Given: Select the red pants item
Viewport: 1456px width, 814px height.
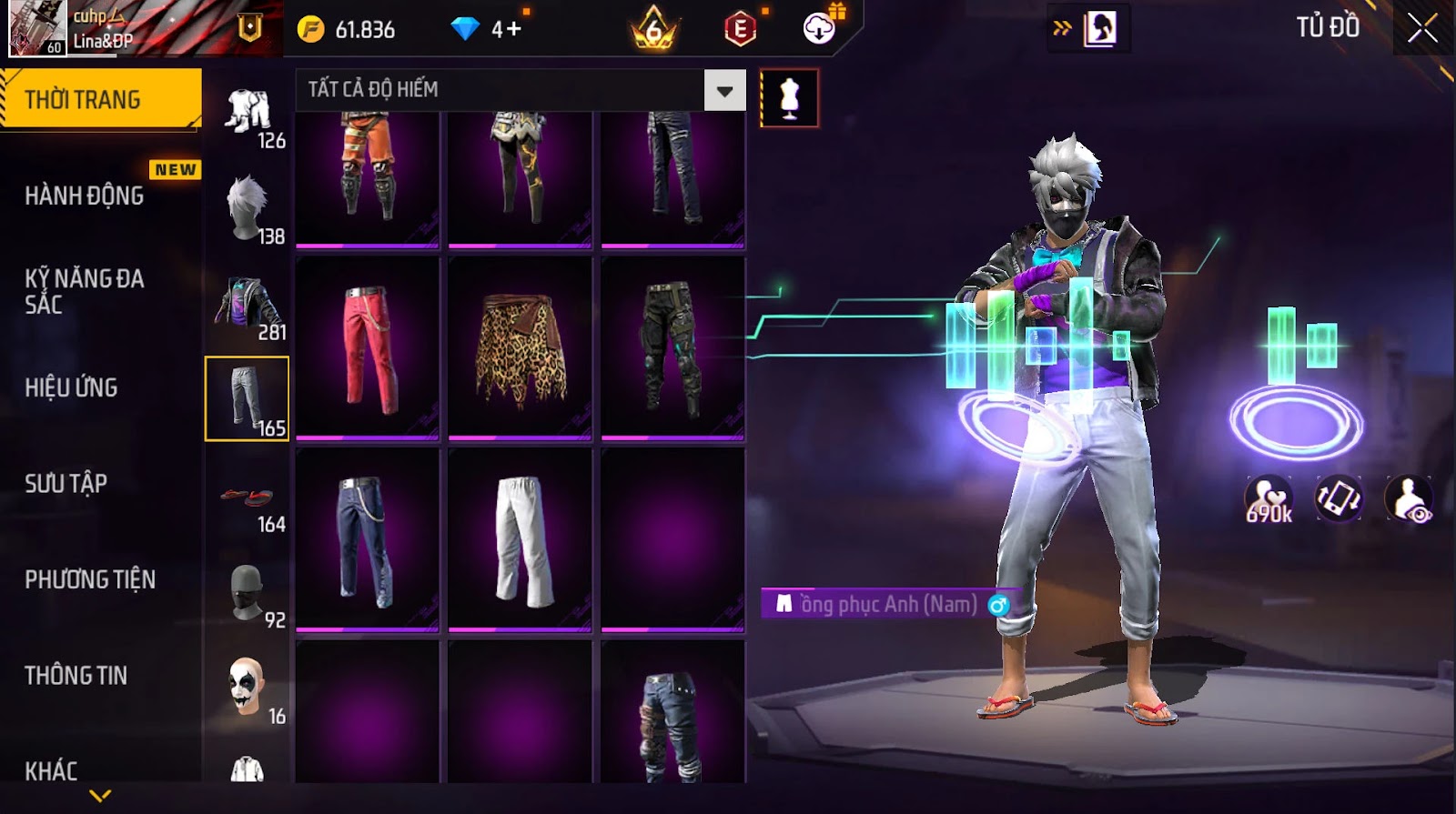Looking at the screenshot, I should [x=368, y=347].
